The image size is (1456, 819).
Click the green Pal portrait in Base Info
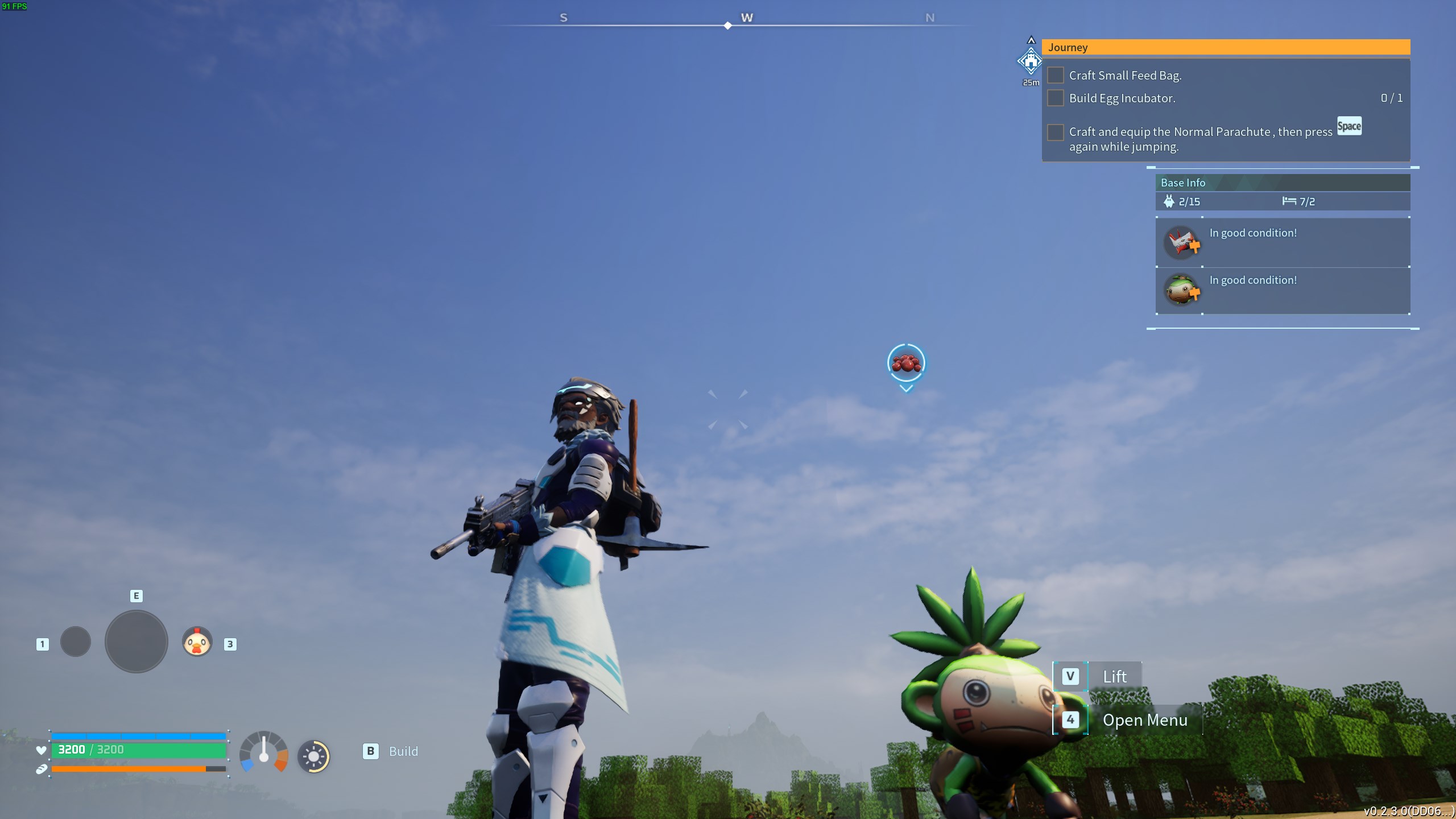[x=1182, y=289]
